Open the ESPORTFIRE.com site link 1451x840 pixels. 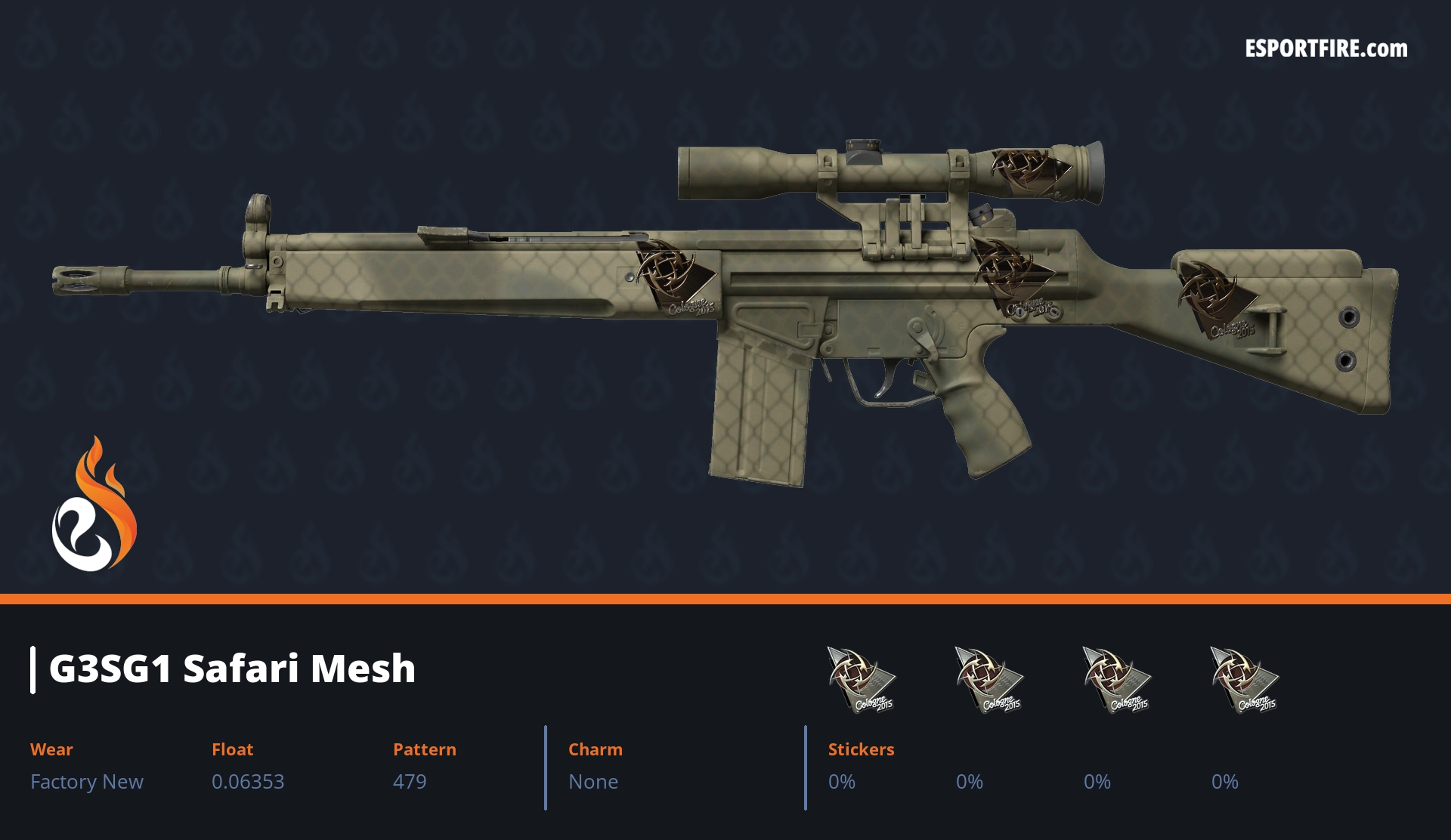(1326, 49)
